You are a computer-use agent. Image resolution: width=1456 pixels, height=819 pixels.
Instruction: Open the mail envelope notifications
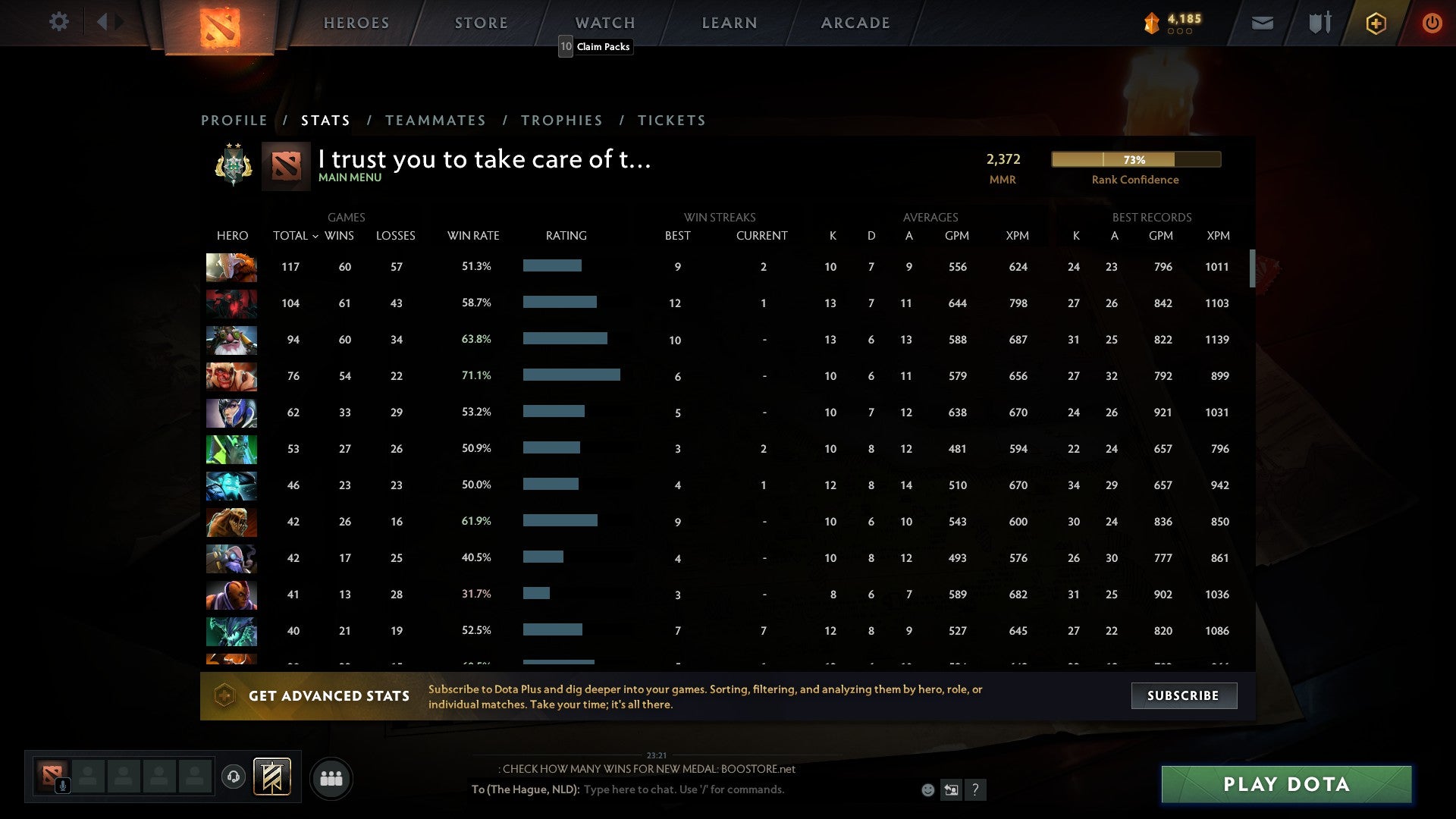tap(1261, 23)
